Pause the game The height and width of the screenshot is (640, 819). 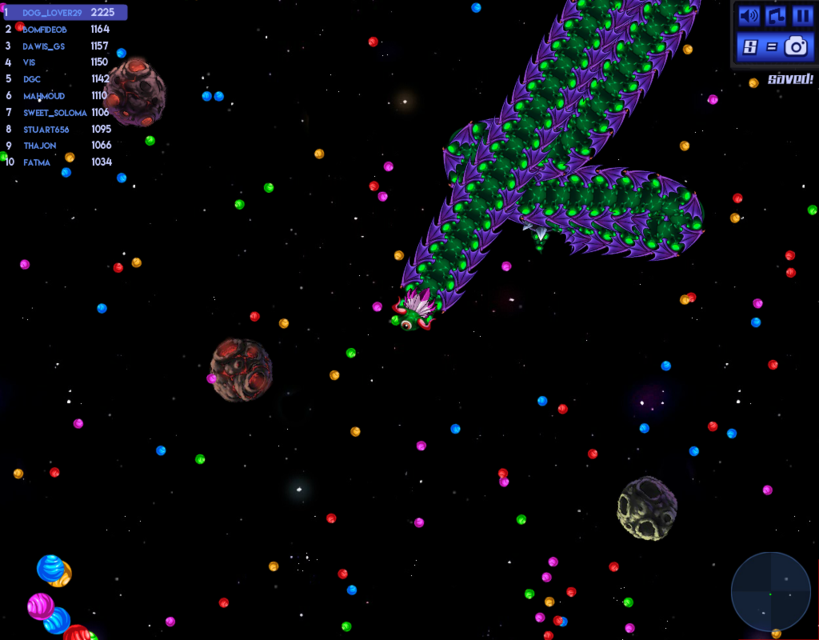pos(802,16)
